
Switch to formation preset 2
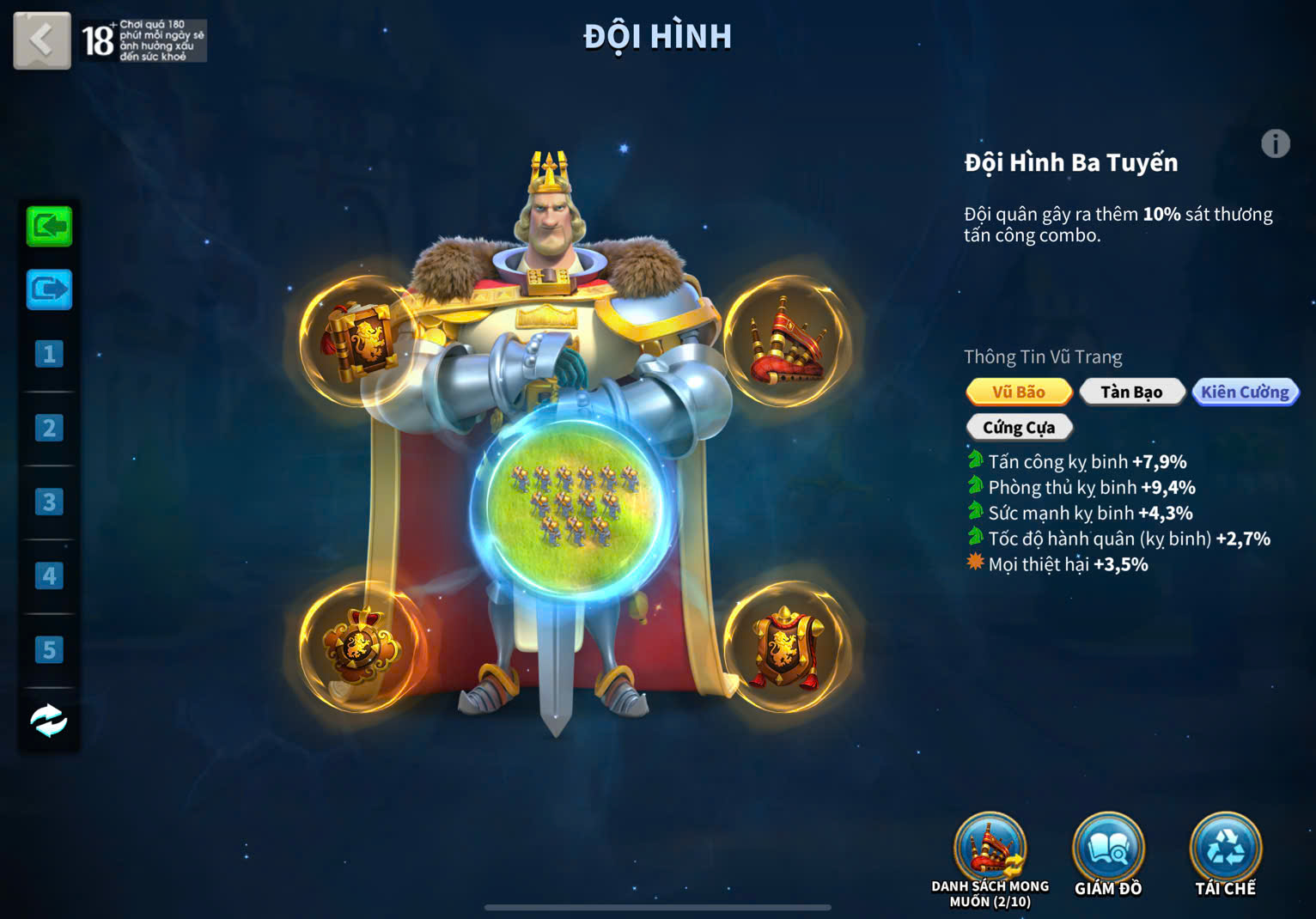(x=49, y=428)
